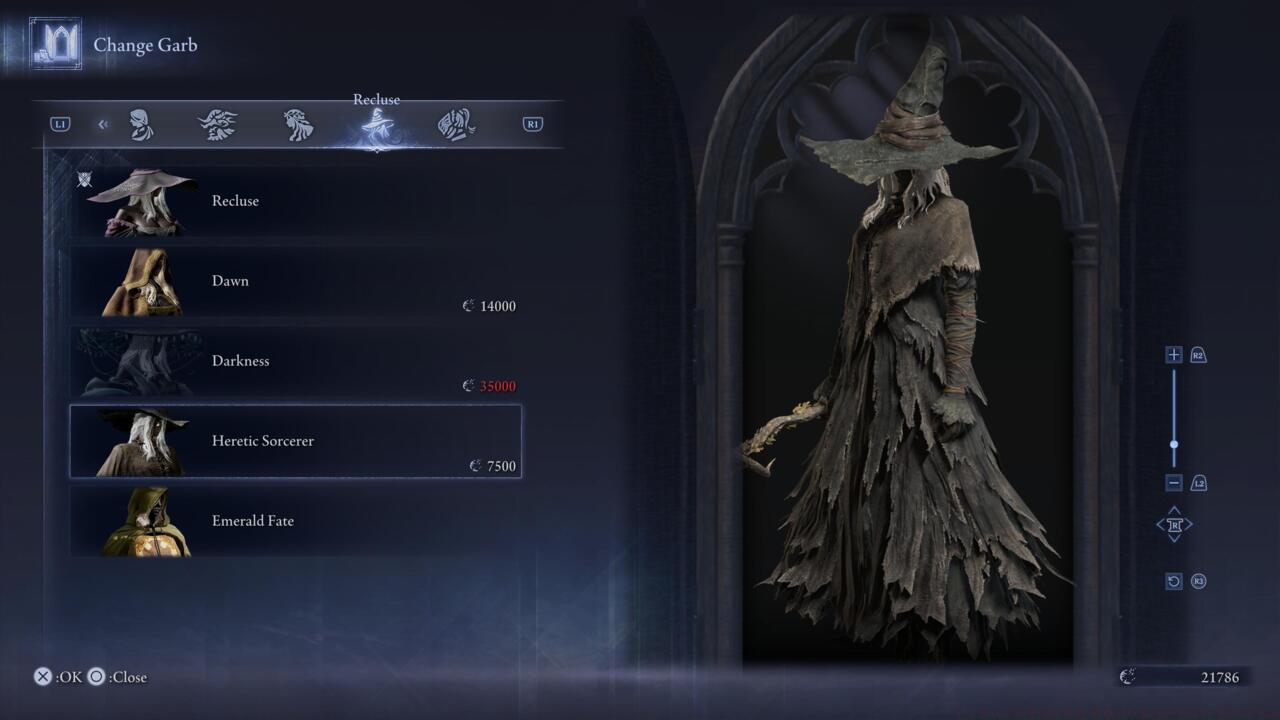Select the hooded figure class icon on the left
The width and height of the screenshot is (1280, 720).
[x=141, y=123]
